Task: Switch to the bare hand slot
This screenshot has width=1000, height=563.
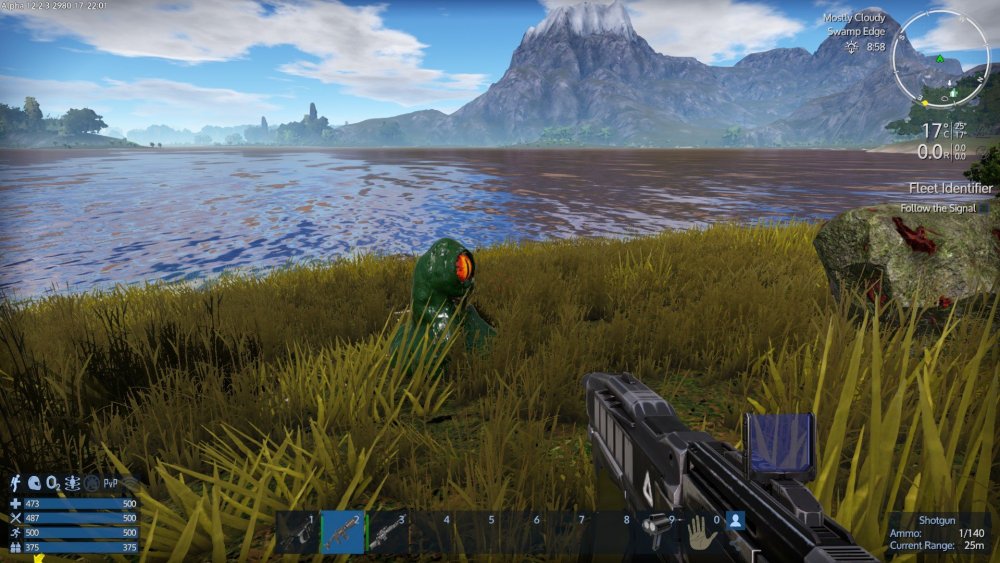Action: point(701,531)
